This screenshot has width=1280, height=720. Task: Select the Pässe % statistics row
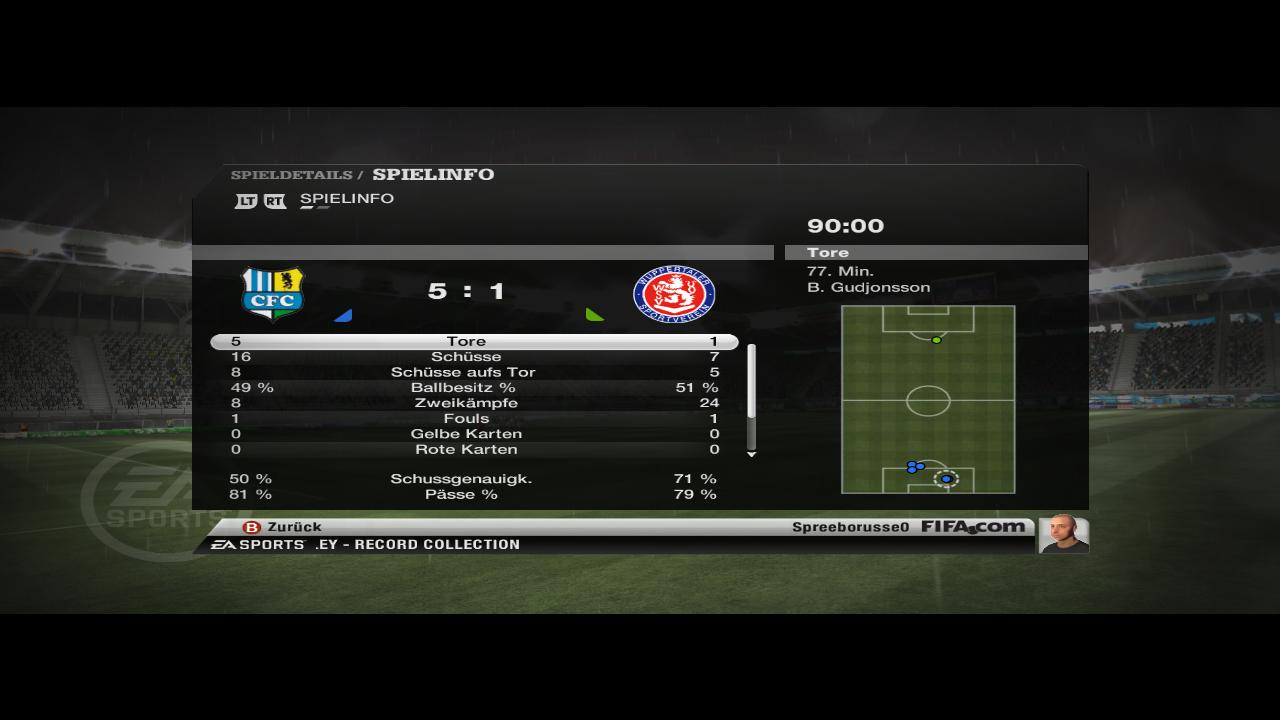point(466,494)
